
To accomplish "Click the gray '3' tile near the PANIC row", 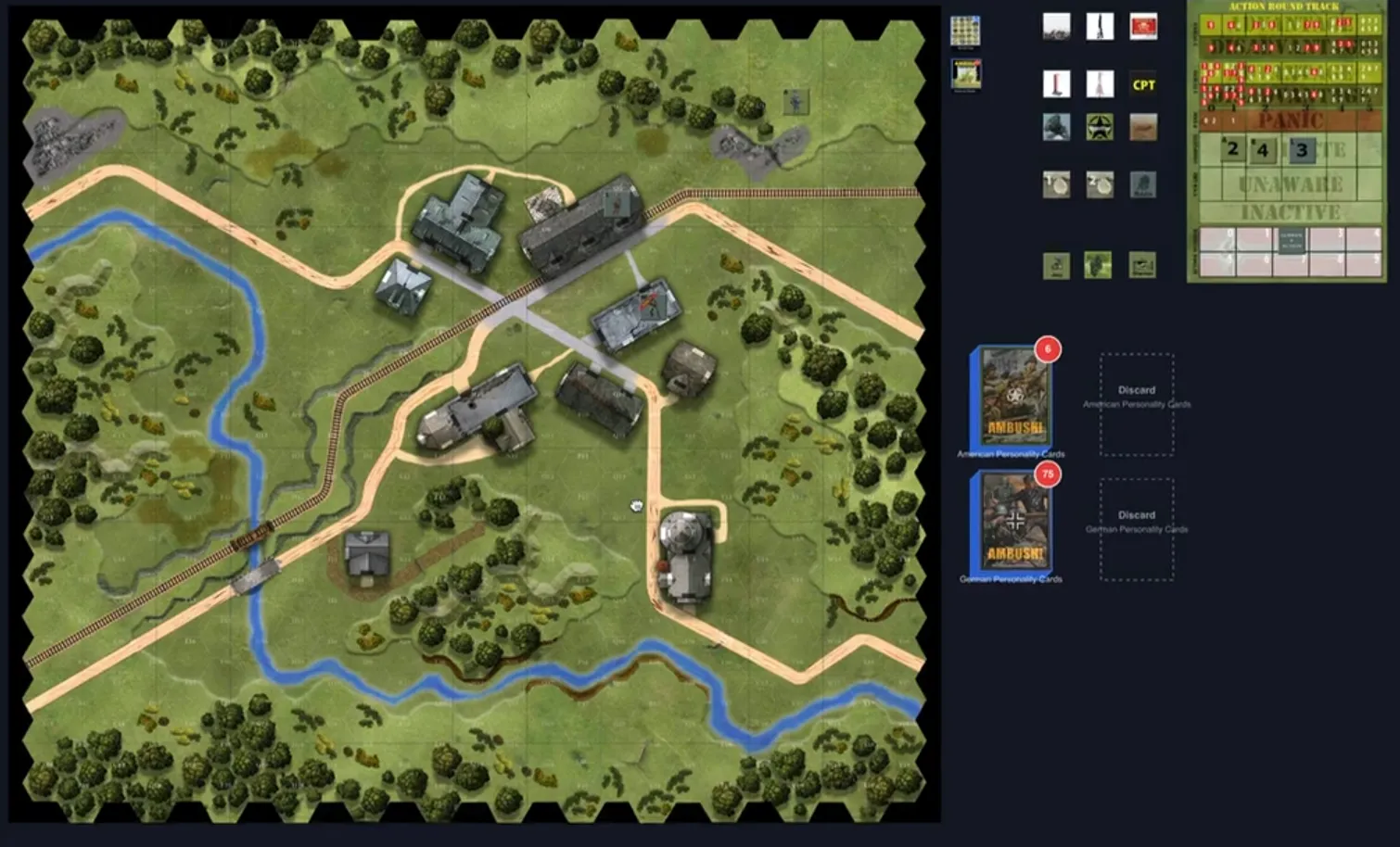I will pos(1302,151).
